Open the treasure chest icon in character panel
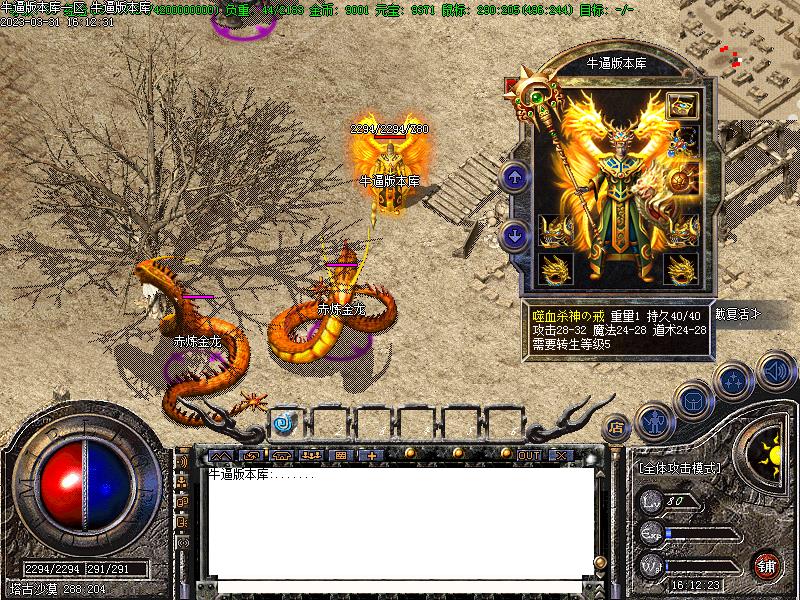 [x=683, y=106]
